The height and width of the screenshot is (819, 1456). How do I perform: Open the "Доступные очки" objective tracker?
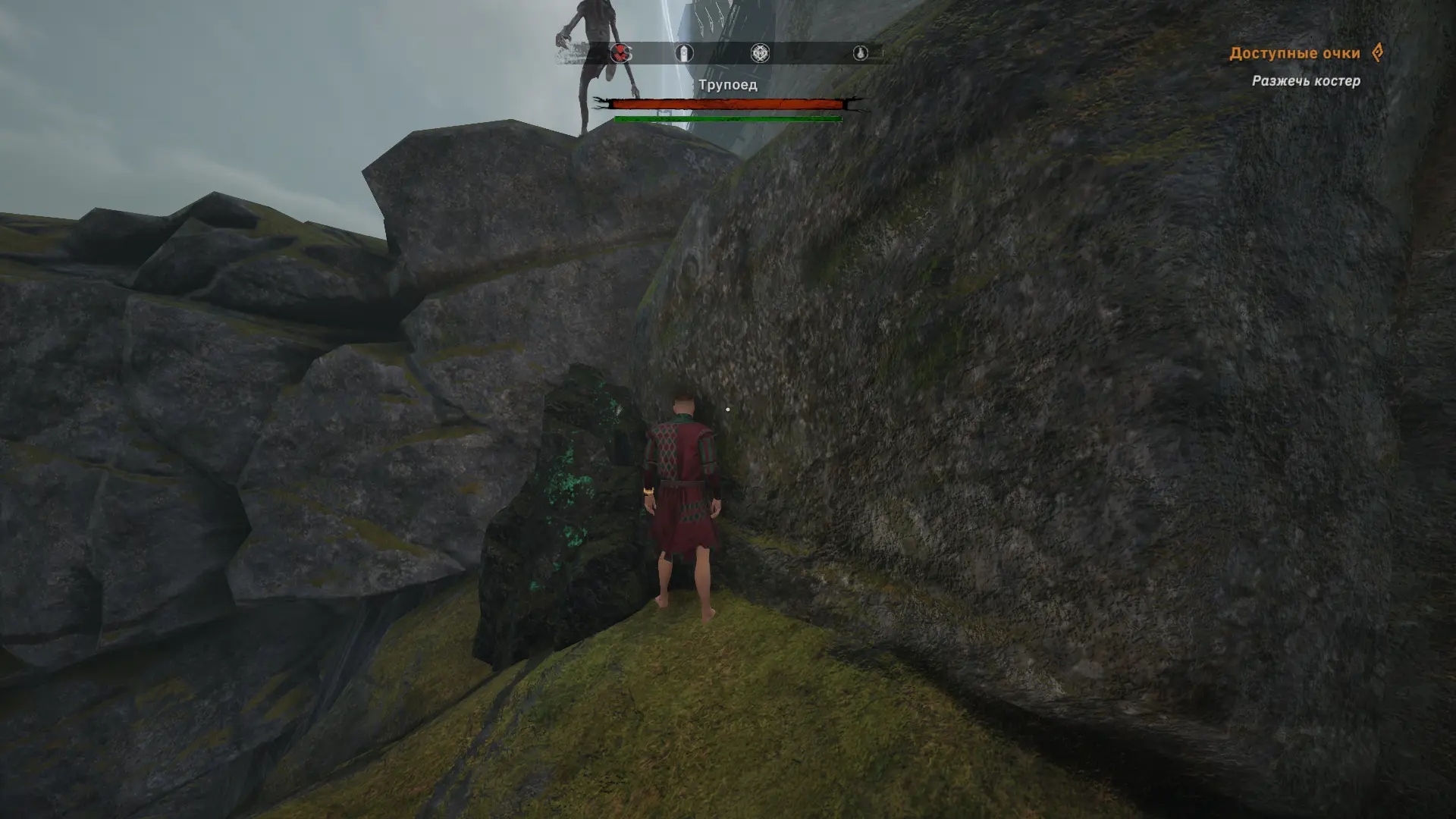coord(1294,53)
